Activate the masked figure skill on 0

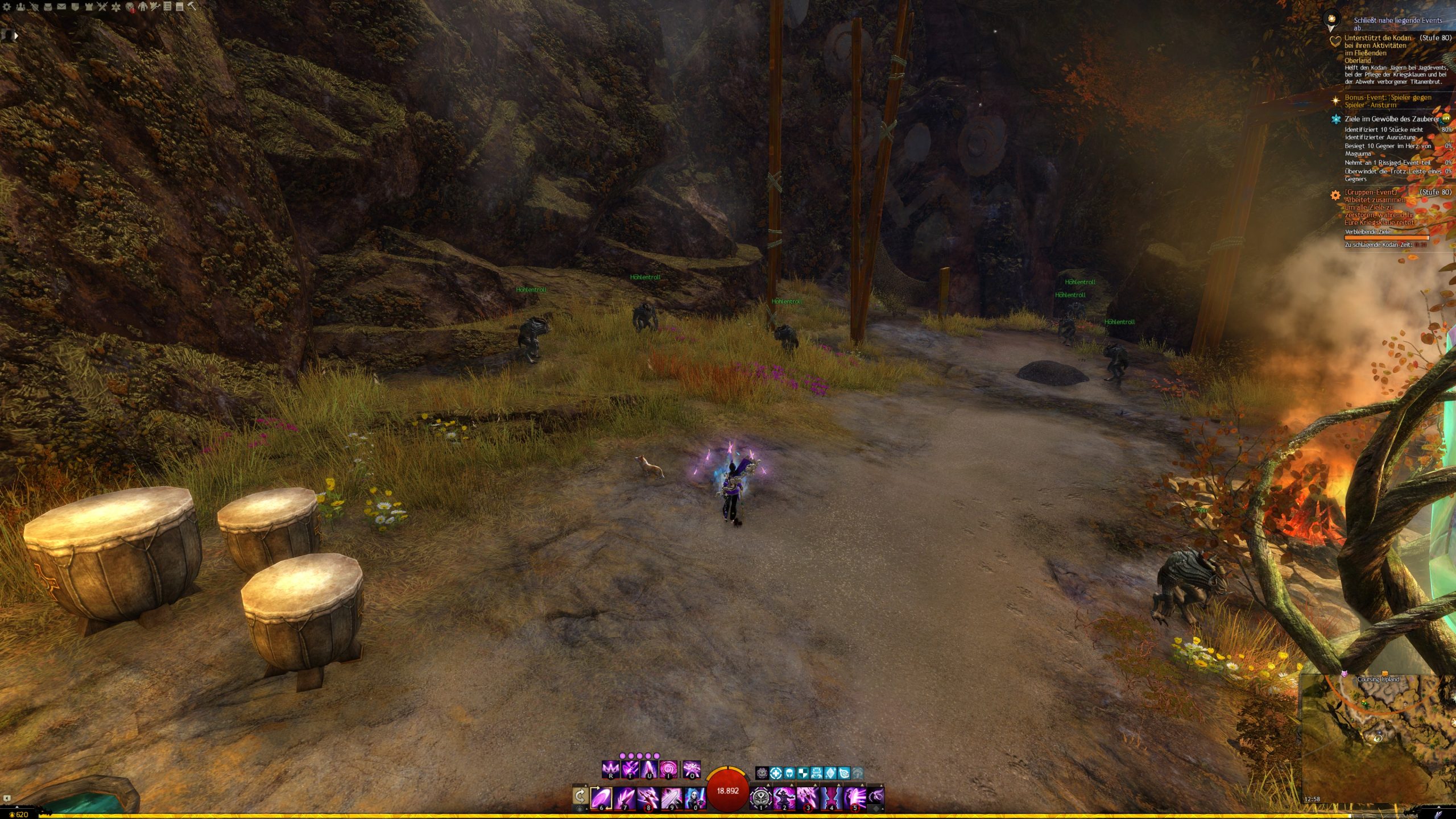pyautogui.click(x=694, y=797)
